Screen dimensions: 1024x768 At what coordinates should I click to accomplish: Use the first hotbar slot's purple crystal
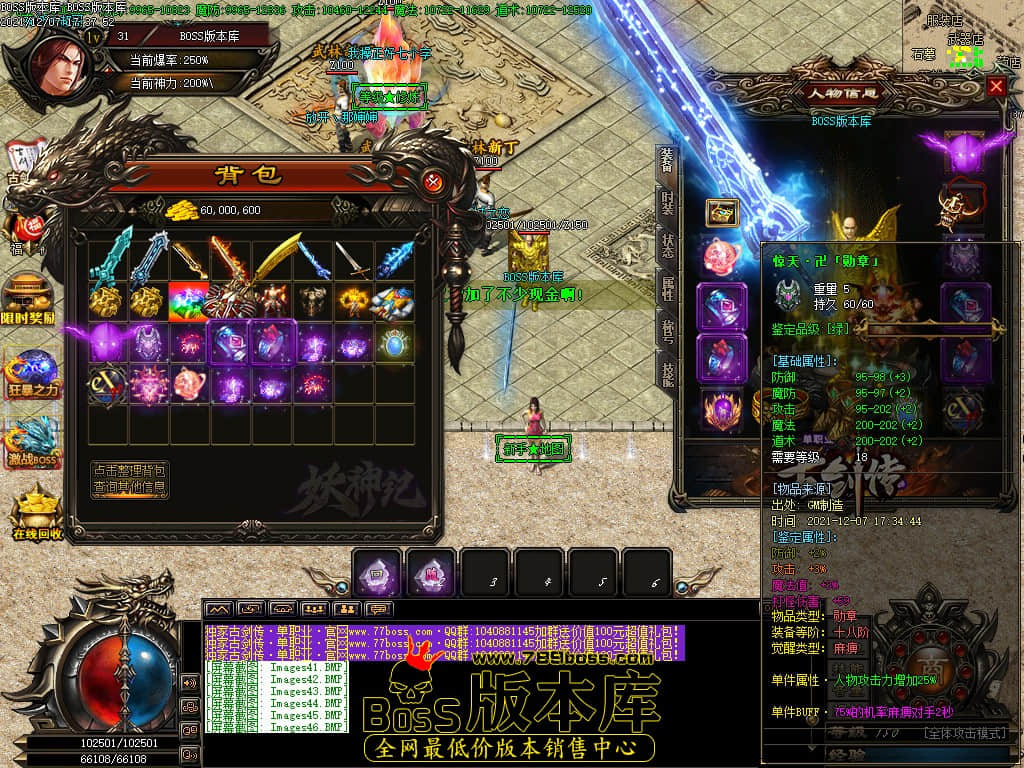click(x=379, y=573)
